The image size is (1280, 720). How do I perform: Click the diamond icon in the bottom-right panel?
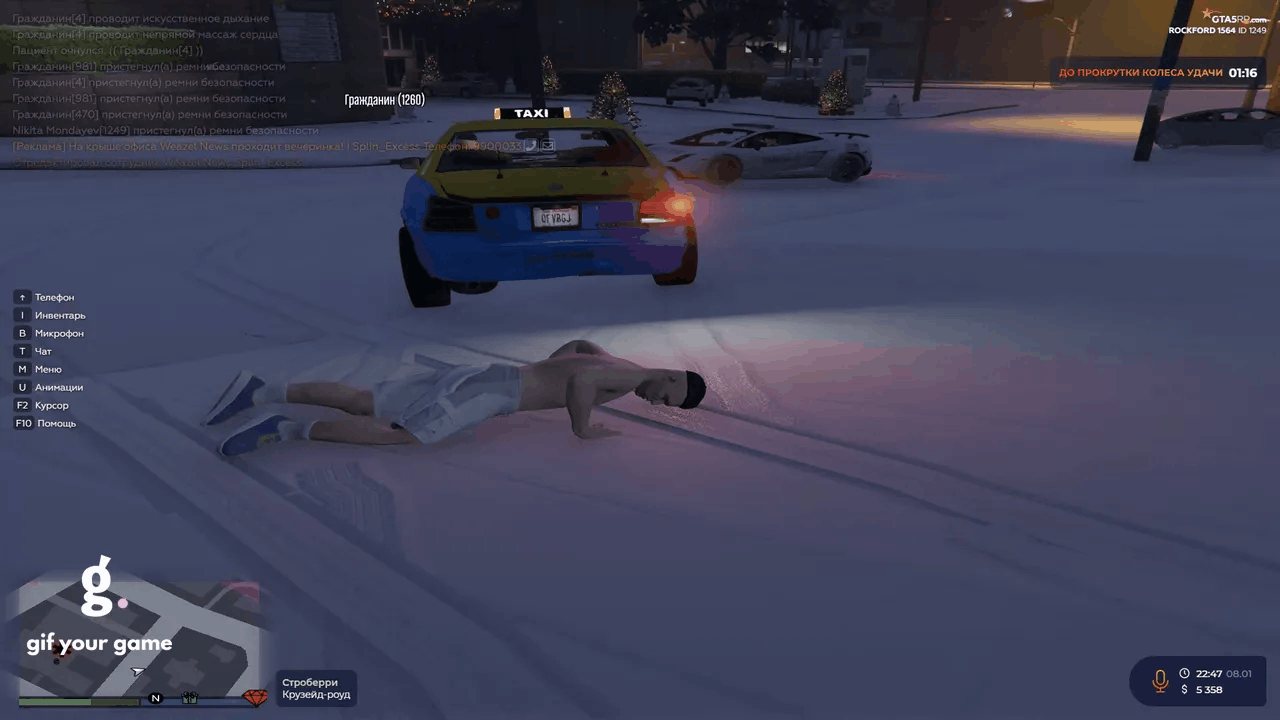255,697
